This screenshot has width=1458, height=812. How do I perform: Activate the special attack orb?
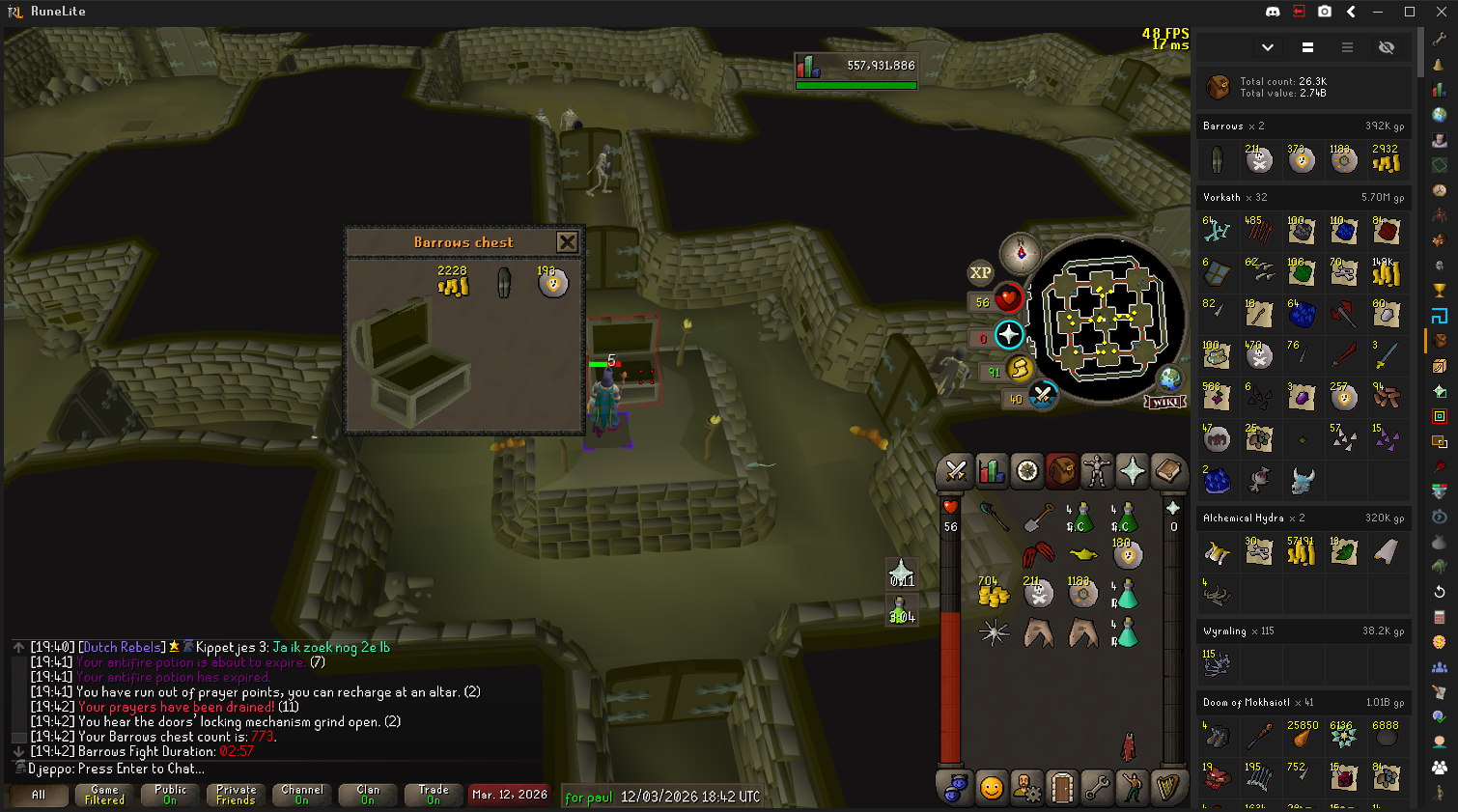(1042, 396)
